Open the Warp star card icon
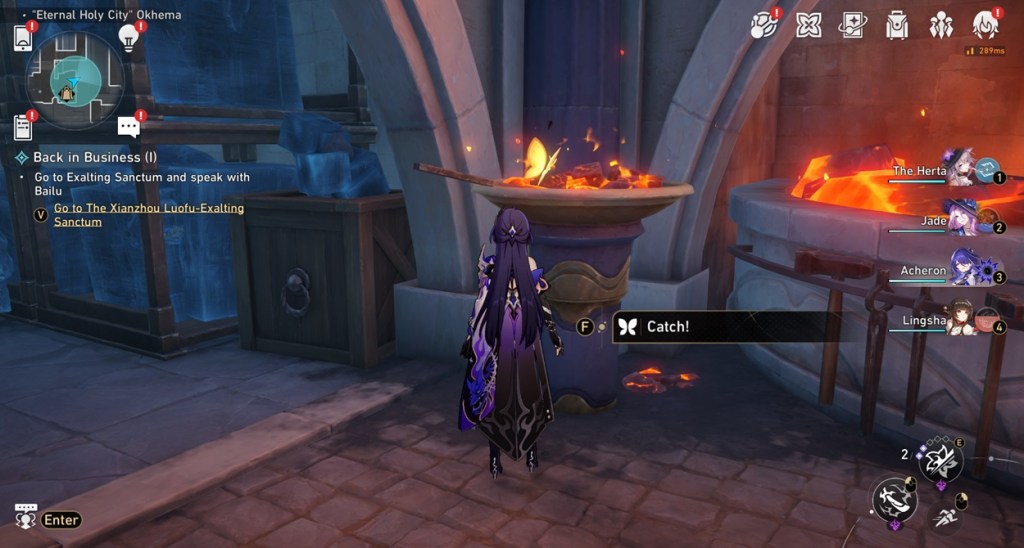1024x548 pixels. click(x=853, y=25)
